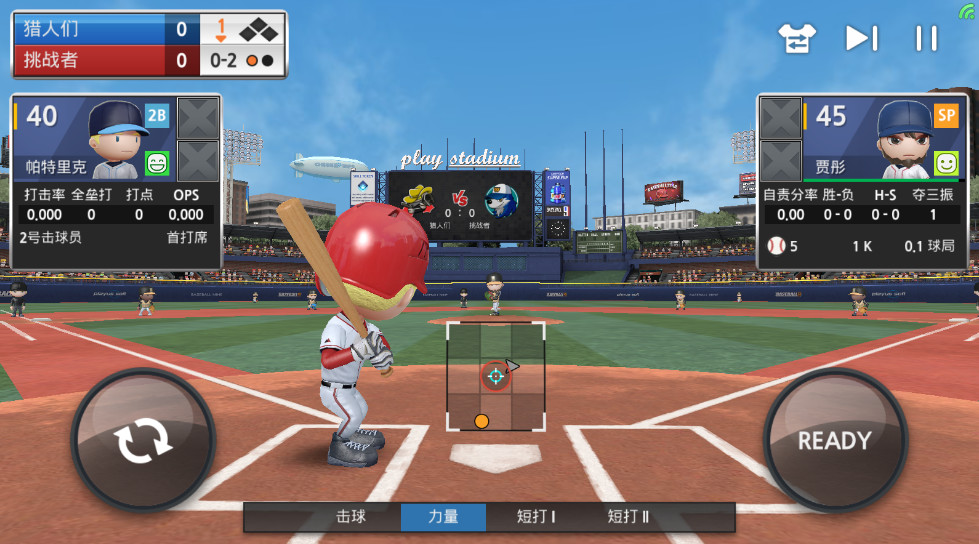
Task: Switch to the 力量 power mode
Action: tap(443, 517)
